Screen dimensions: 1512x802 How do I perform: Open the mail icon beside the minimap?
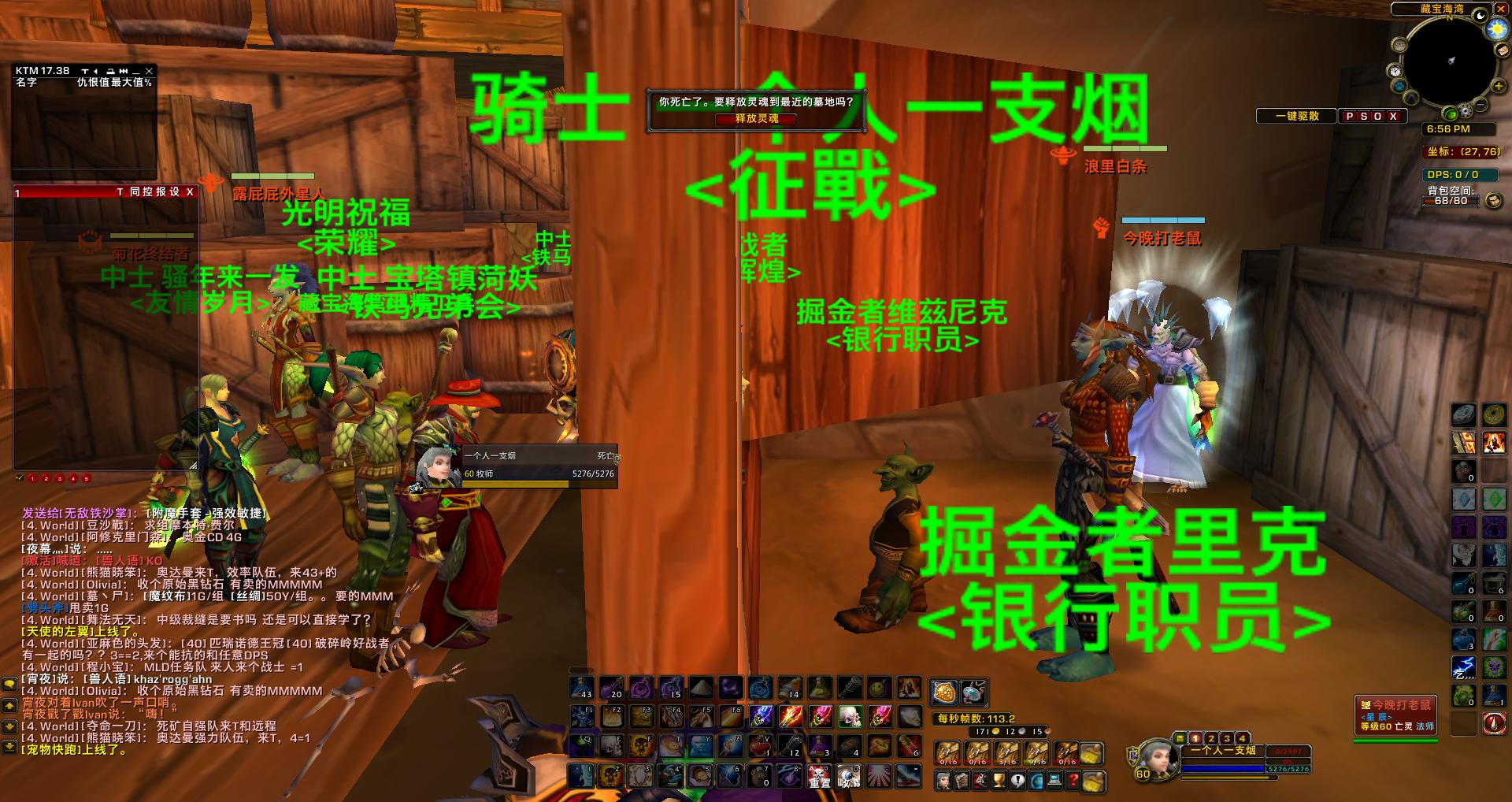tap(1503, 51)
